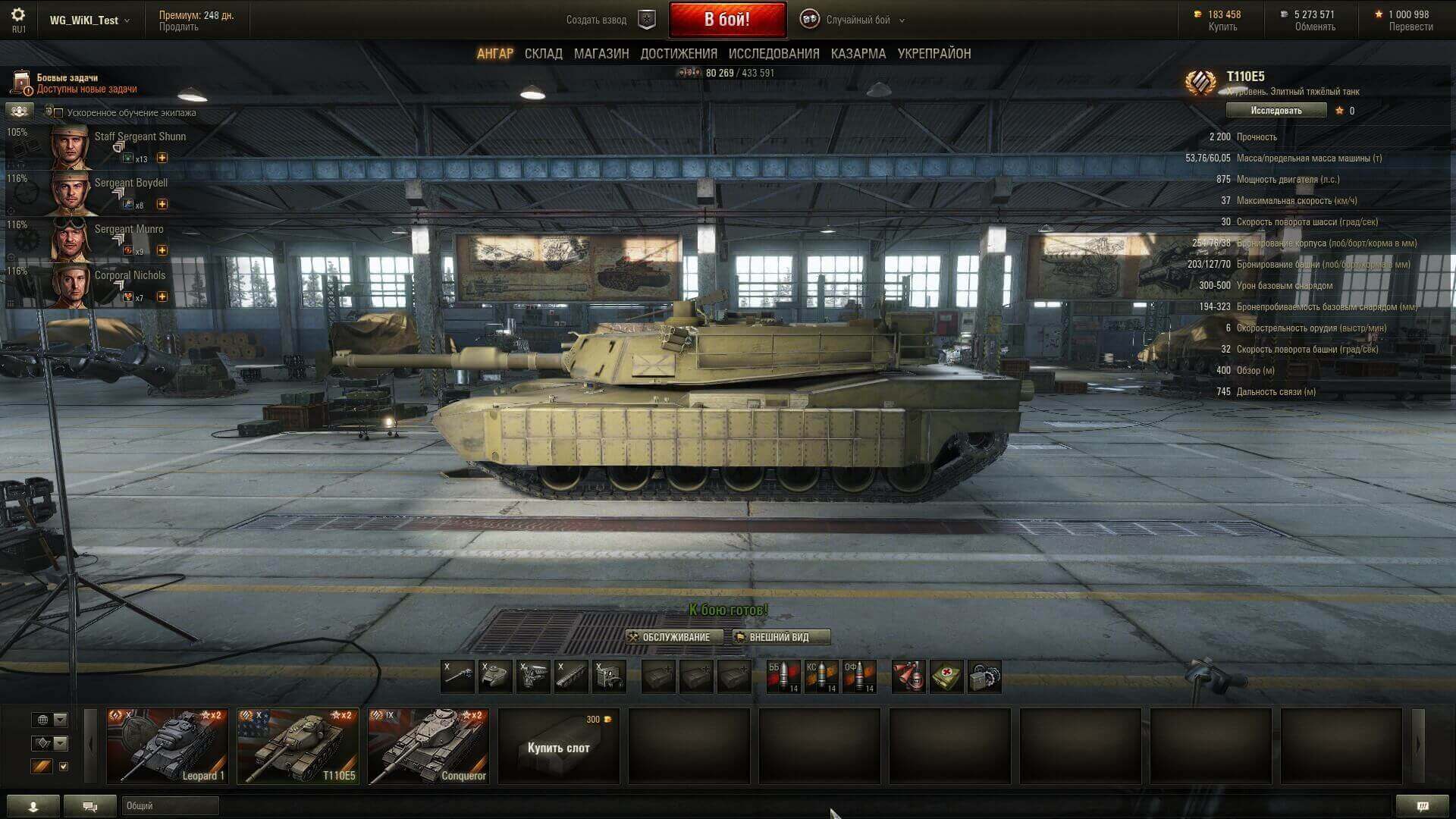The width and height of the screenshot is (1456, 819).
Task: Go to the ИССЛЕДОВАНИЯ tab
Action: pos(773,54)
